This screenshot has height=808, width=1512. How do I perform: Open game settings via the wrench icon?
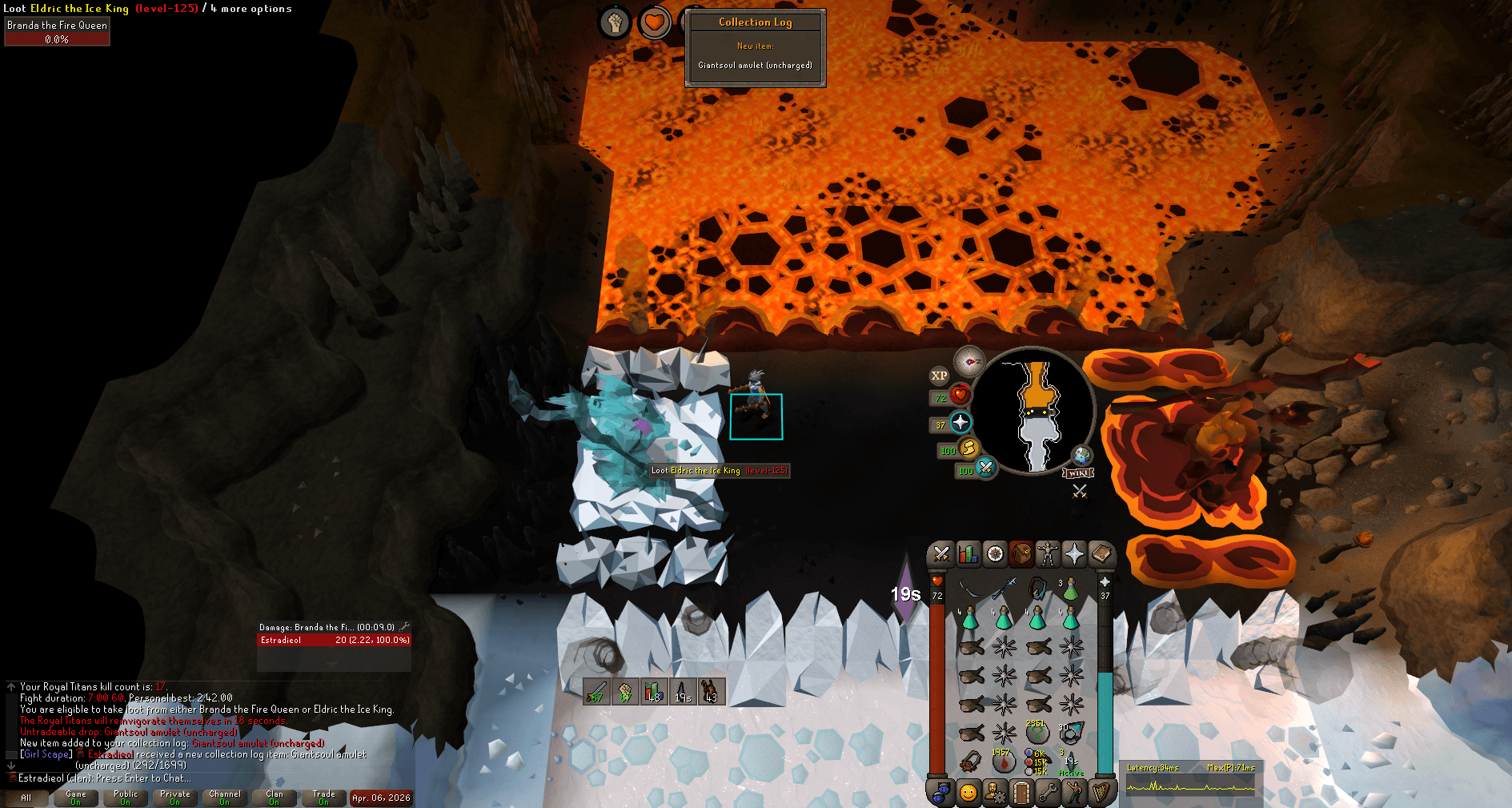[x=1049, y=794]
